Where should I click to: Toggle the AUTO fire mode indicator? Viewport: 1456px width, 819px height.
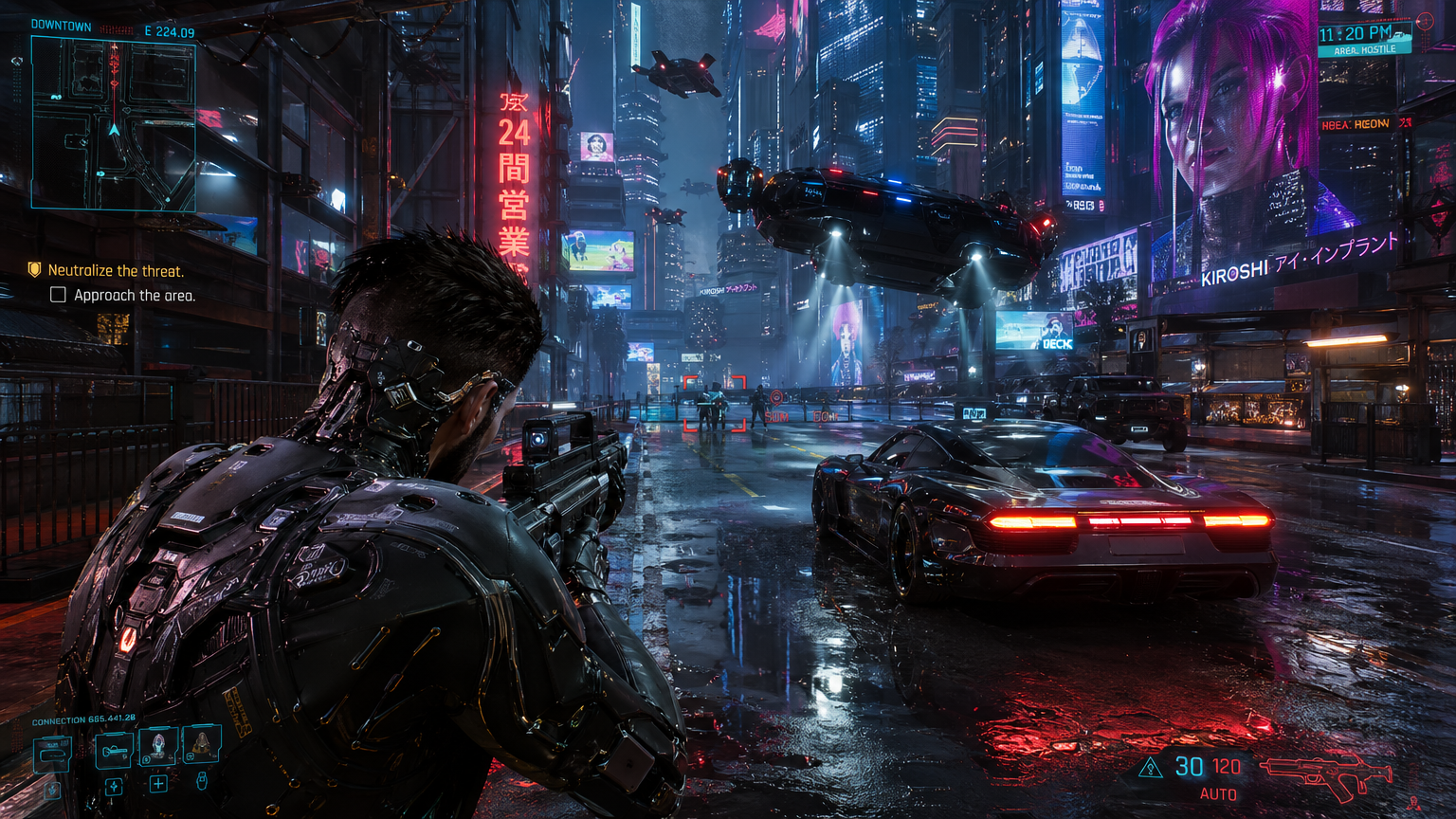click(1219, 793)
